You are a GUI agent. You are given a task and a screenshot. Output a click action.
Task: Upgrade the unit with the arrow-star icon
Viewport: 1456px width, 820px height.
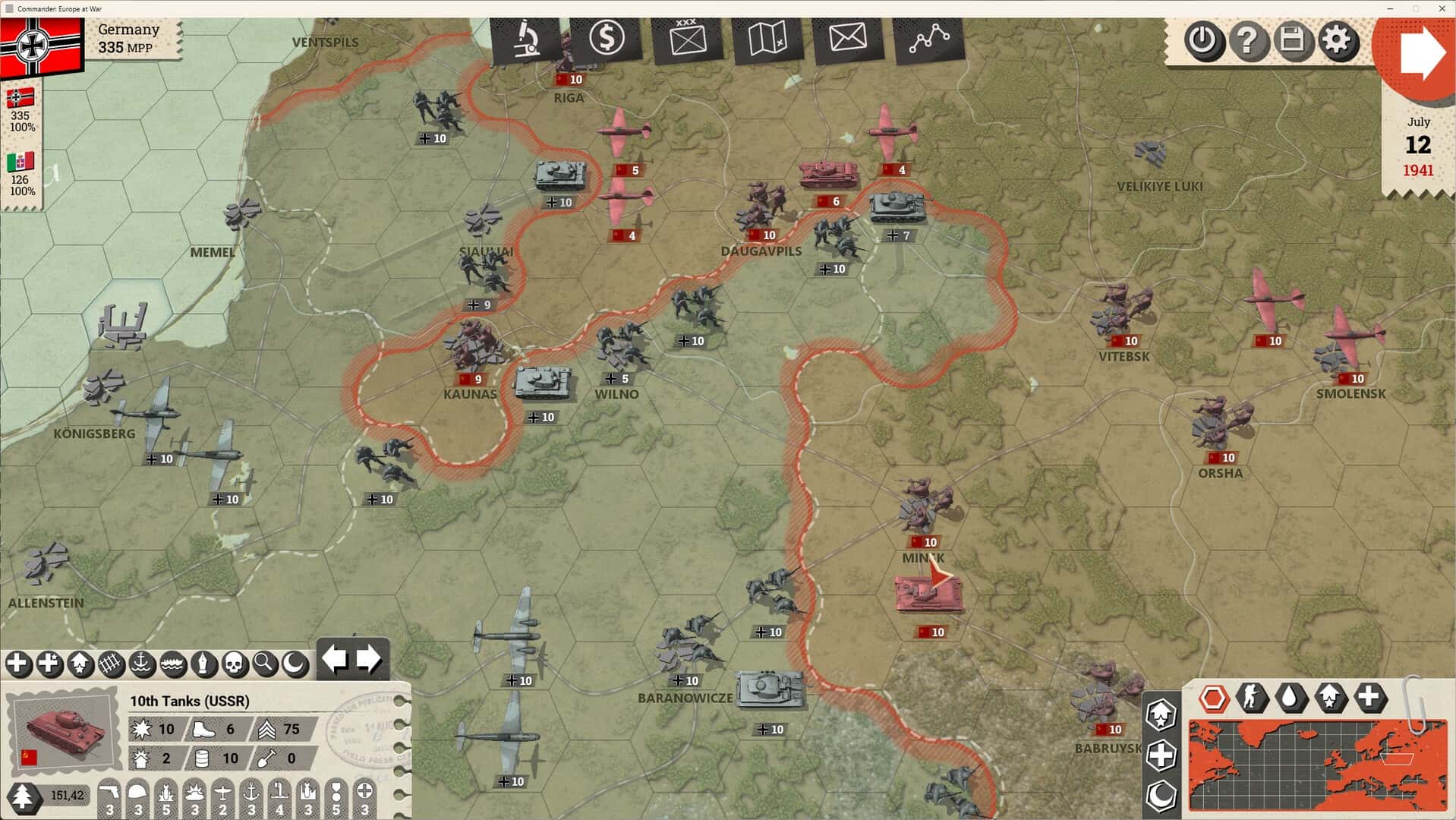80,664
